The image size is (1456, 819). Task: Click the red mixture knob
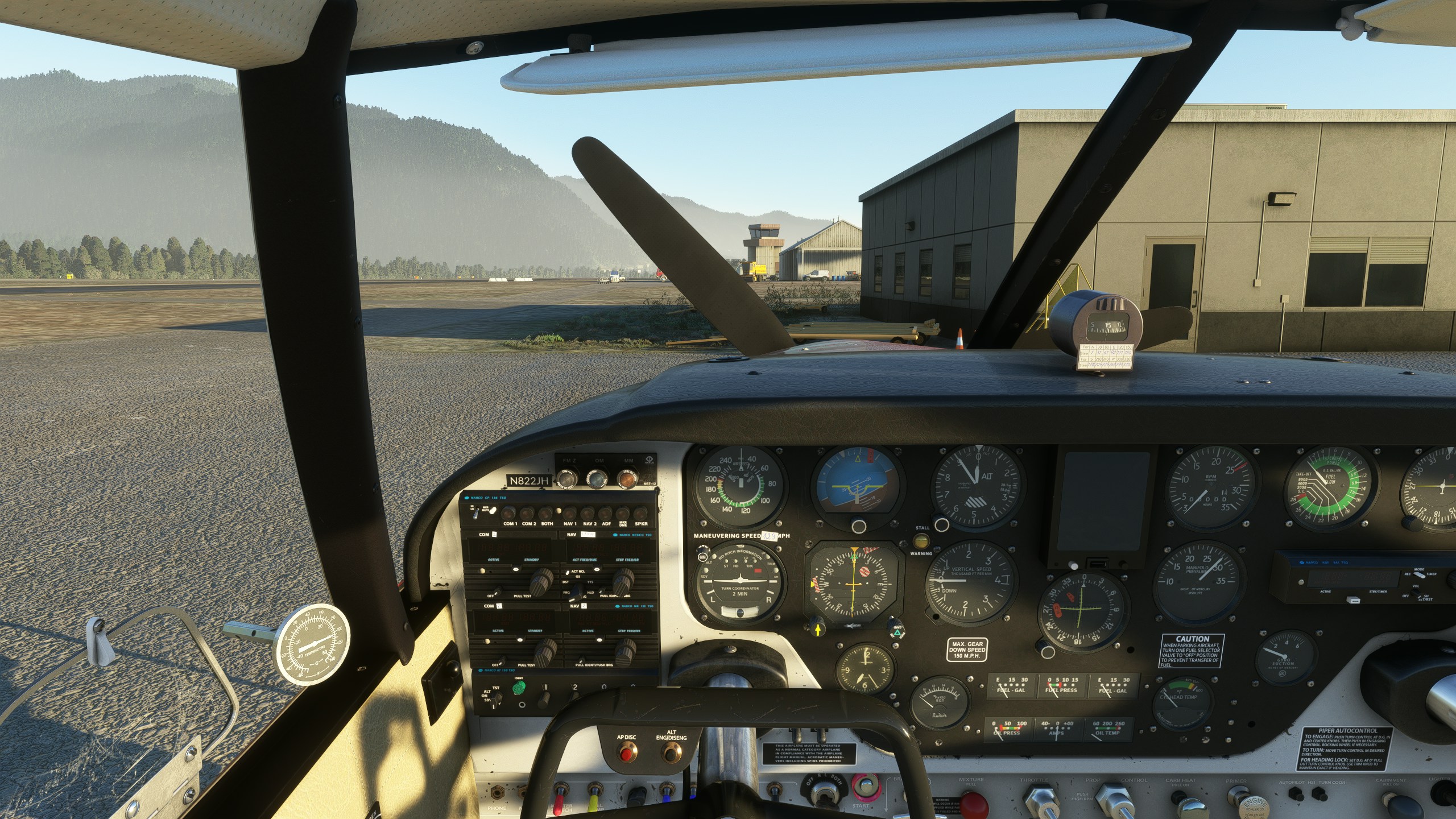[974, 805]
